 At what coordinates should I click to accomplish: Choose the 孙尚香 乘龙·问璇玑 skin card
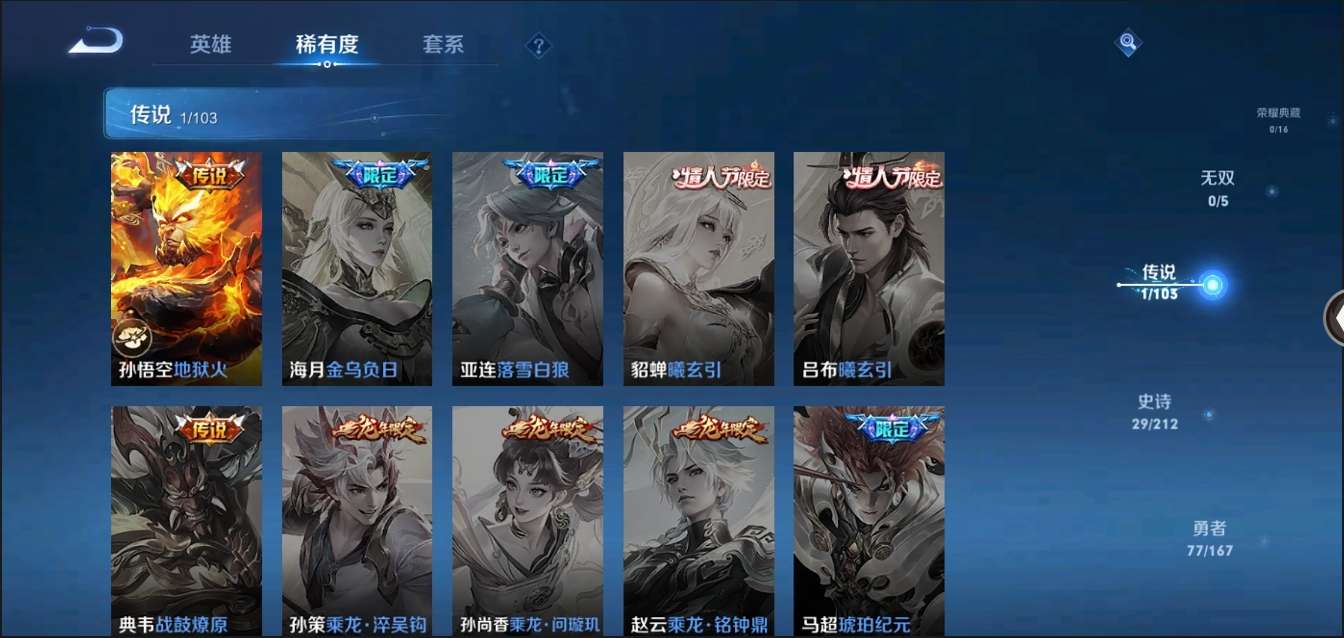click(527, 520)
